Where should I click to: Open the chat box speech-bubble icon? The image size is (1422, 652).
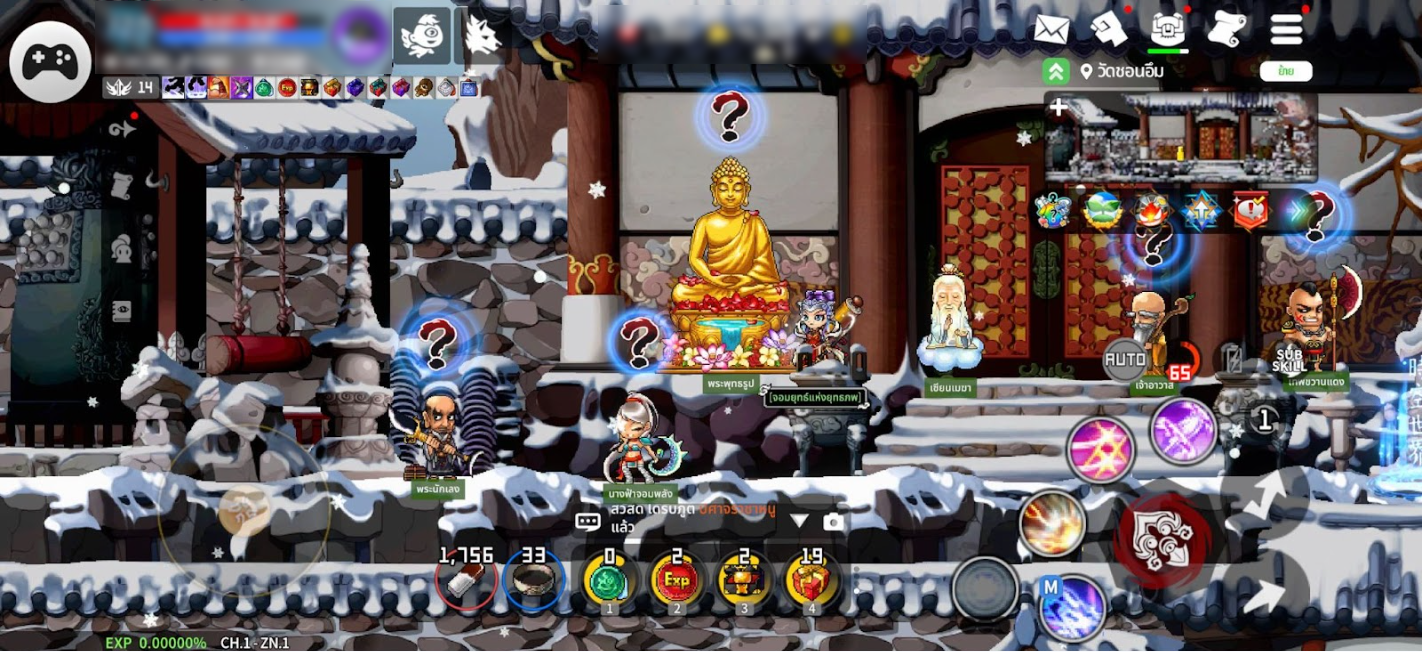pyautogui.click(x=588, y=521)
